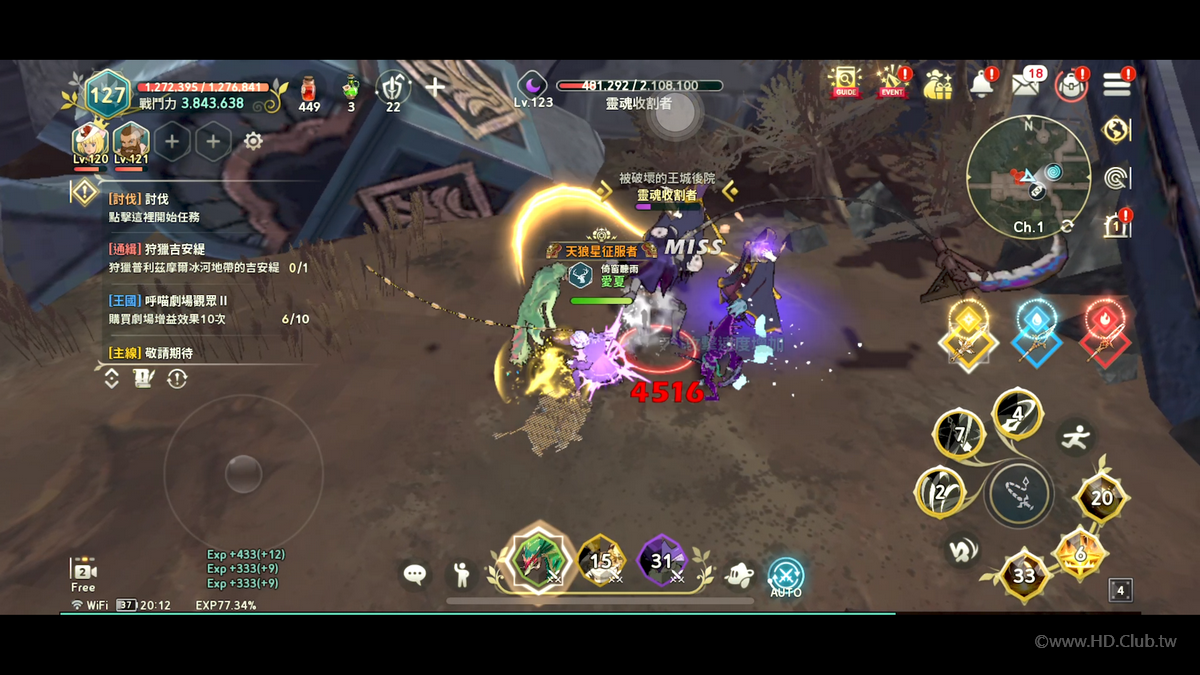Select the Lv.120 blonde party member

point(90,141)
